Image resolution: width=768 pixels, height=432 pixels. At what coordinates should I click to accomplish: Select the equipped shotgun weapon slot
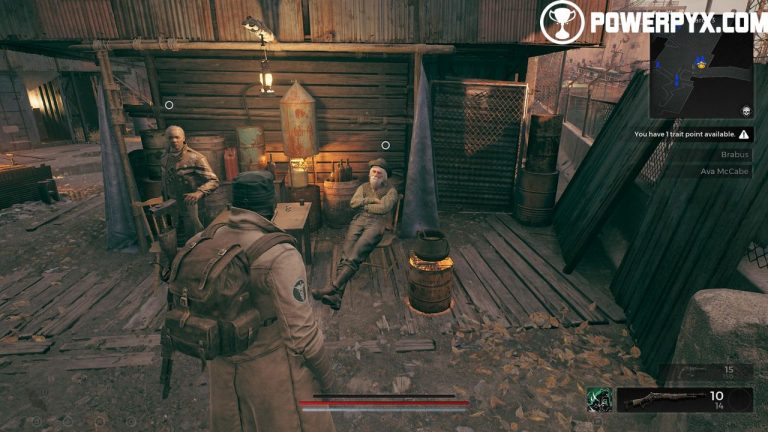pos(684,399)
